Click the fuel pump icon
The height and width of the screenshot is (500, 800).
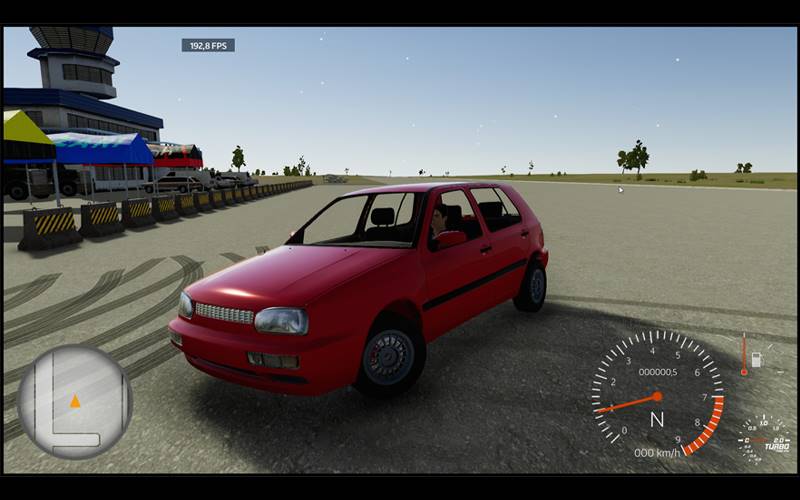tap(756, 359)
